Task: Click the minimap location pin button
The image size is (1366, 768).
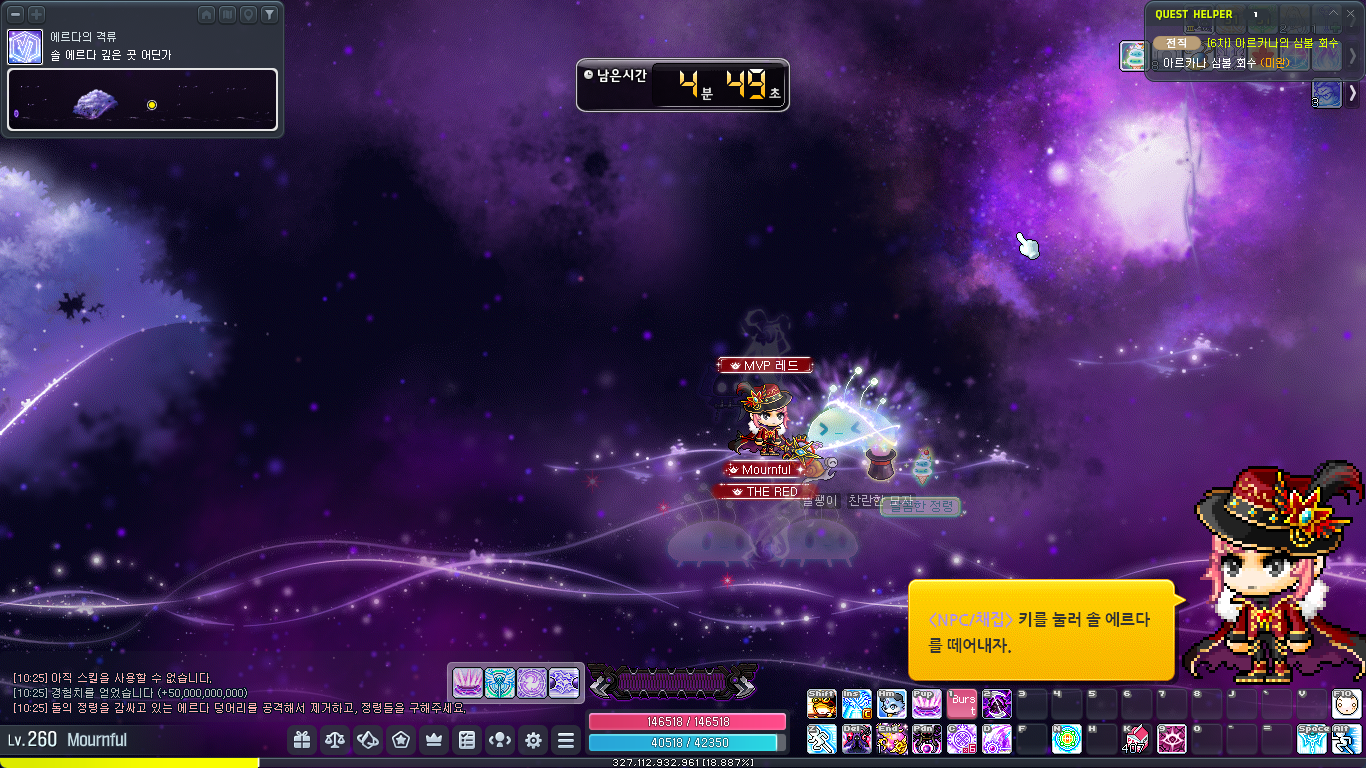Action: tap(248, 15)
